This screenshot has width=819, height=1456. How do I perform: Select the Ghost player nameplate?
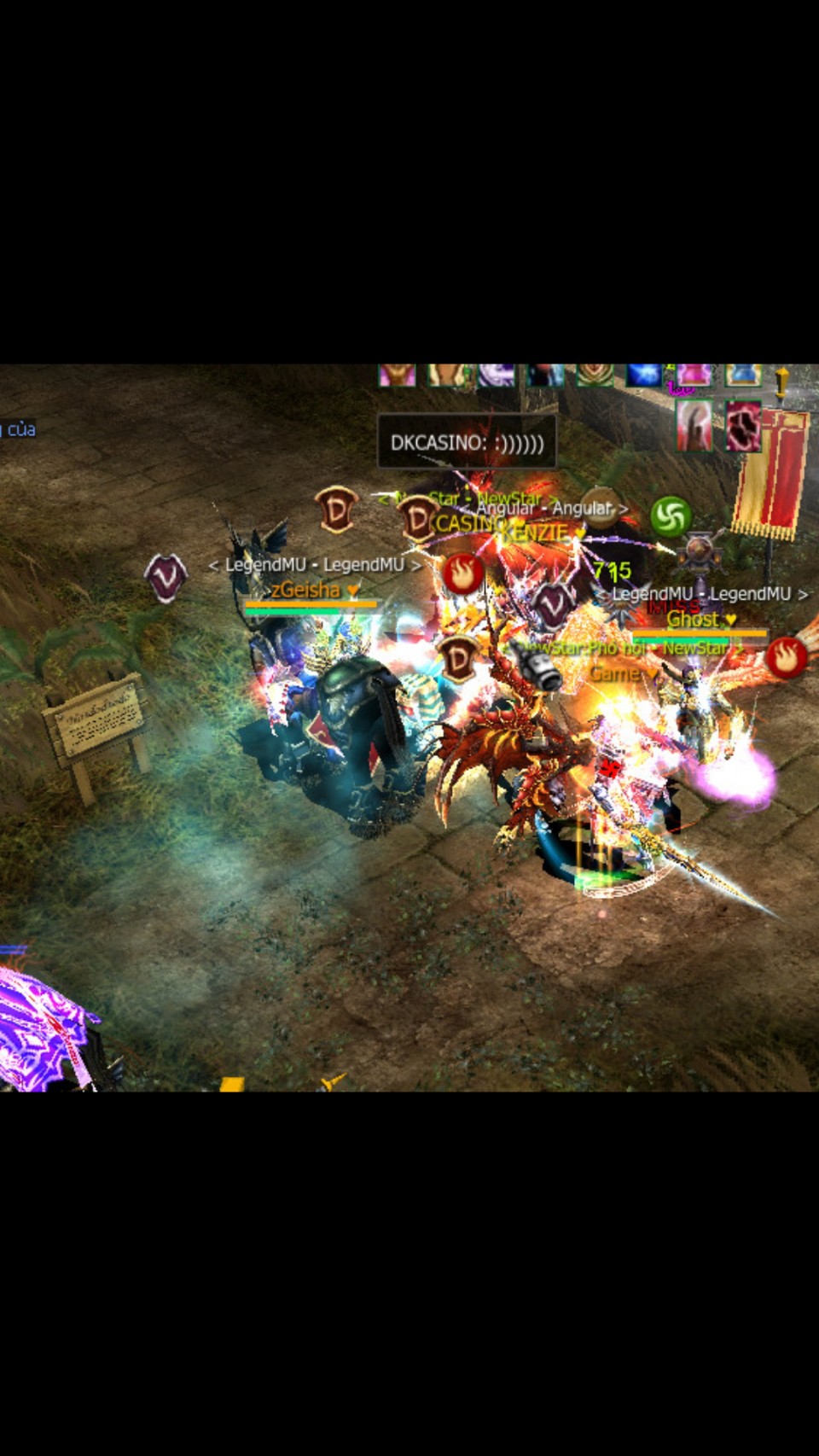(x=693, y=619)
